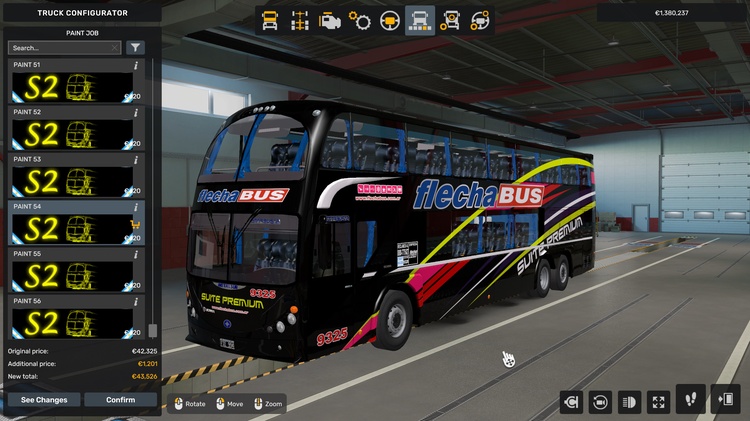Click the paint job search field
Image resolution: width=750 pixels, height=421 pixels.
coord(62,47)
